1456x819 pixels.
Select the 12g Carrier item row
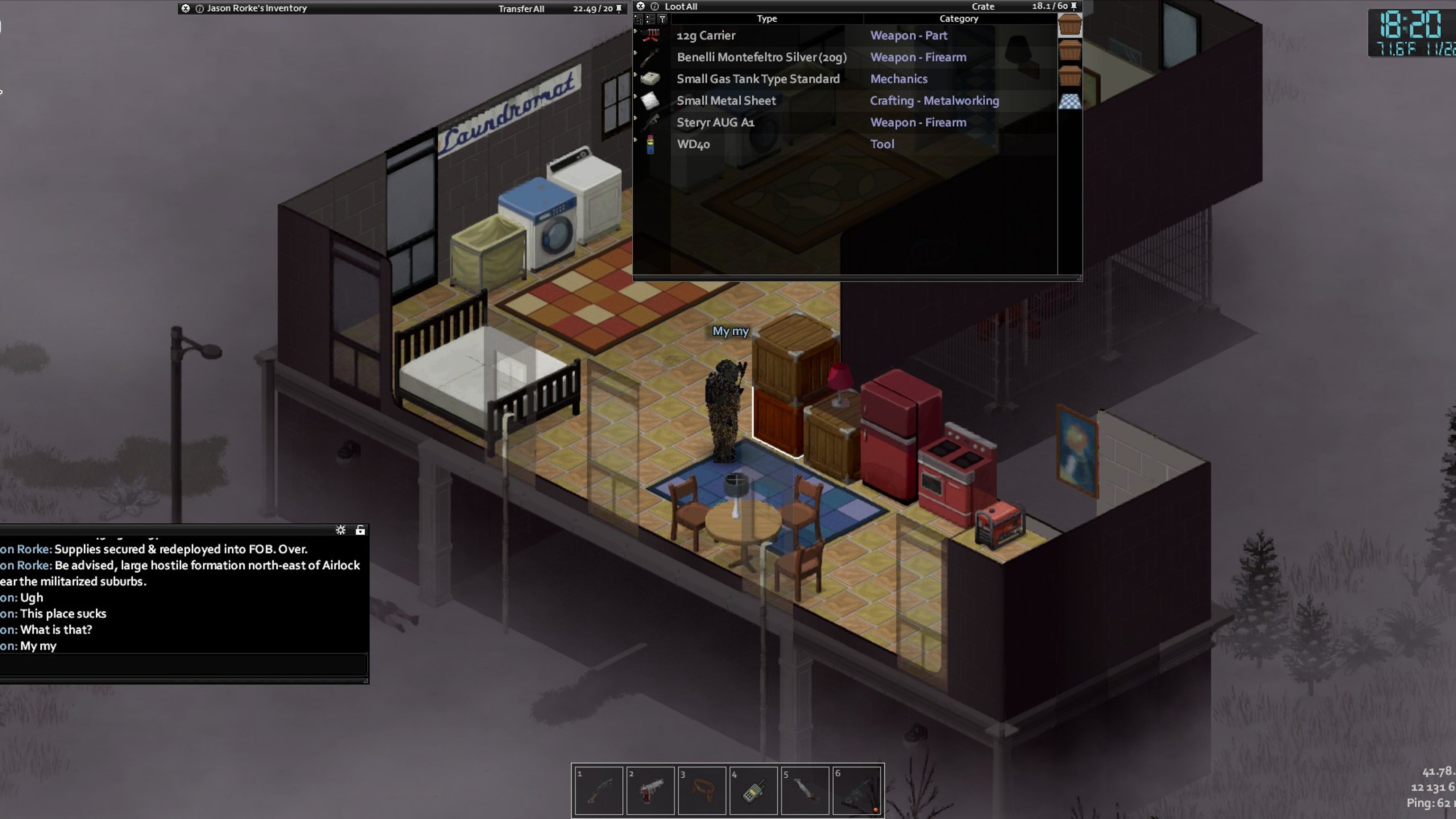point(705,36)
